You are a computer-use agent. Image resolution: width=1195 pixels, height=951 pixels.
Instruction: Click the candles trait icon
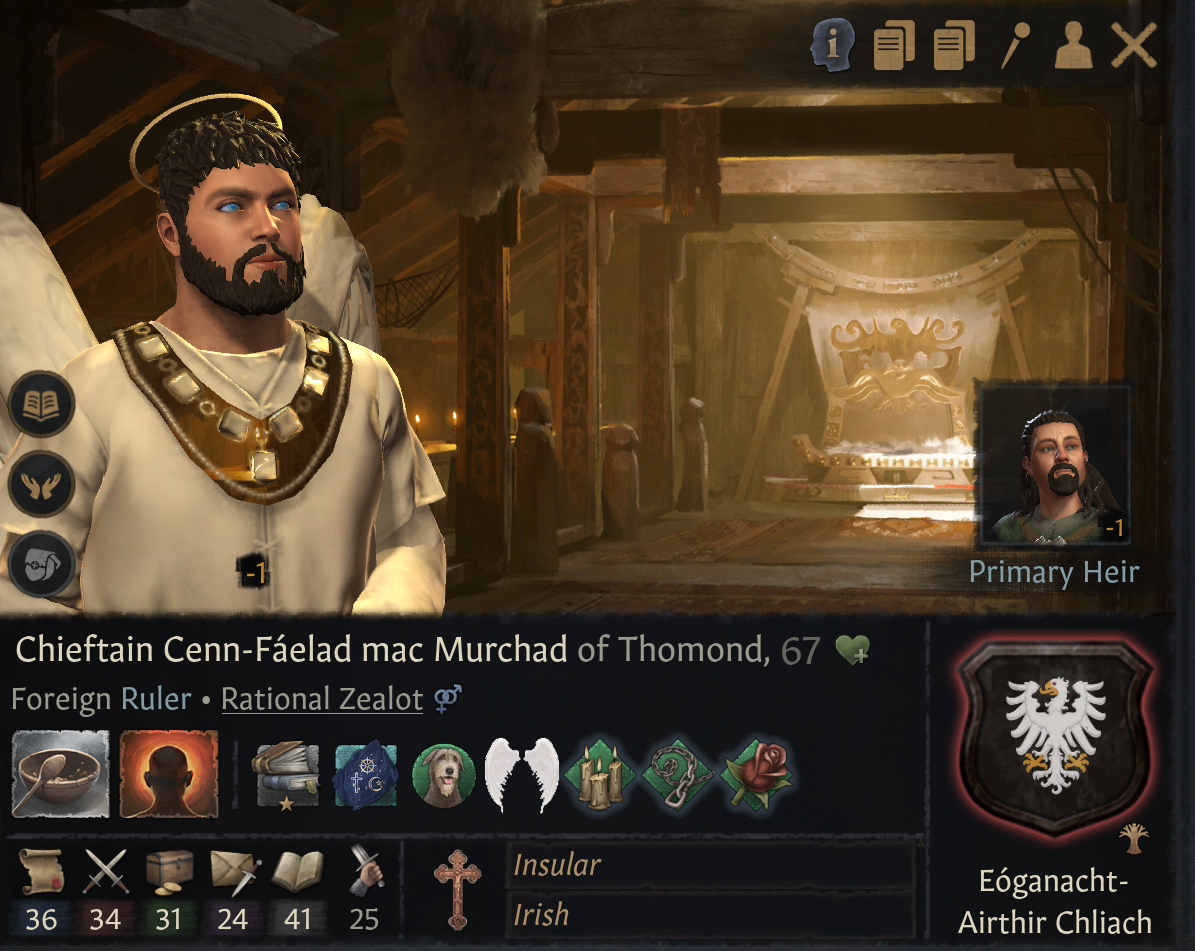click(597, 775)
